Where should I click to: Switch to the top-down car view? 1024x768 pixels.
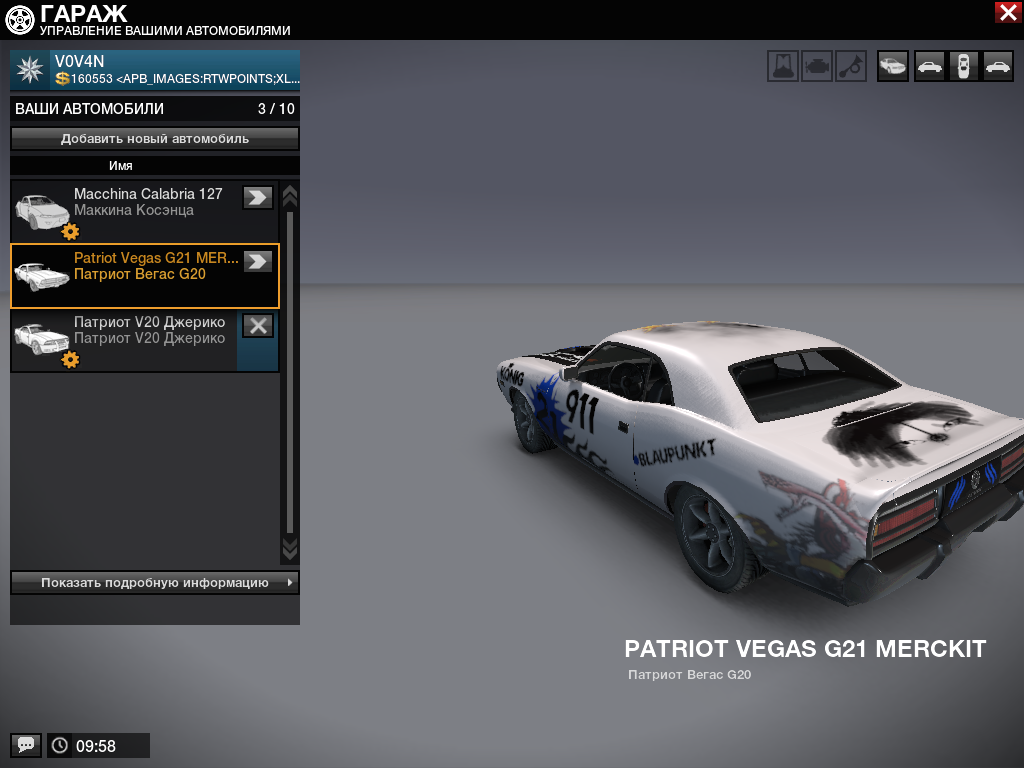point(963,66)
